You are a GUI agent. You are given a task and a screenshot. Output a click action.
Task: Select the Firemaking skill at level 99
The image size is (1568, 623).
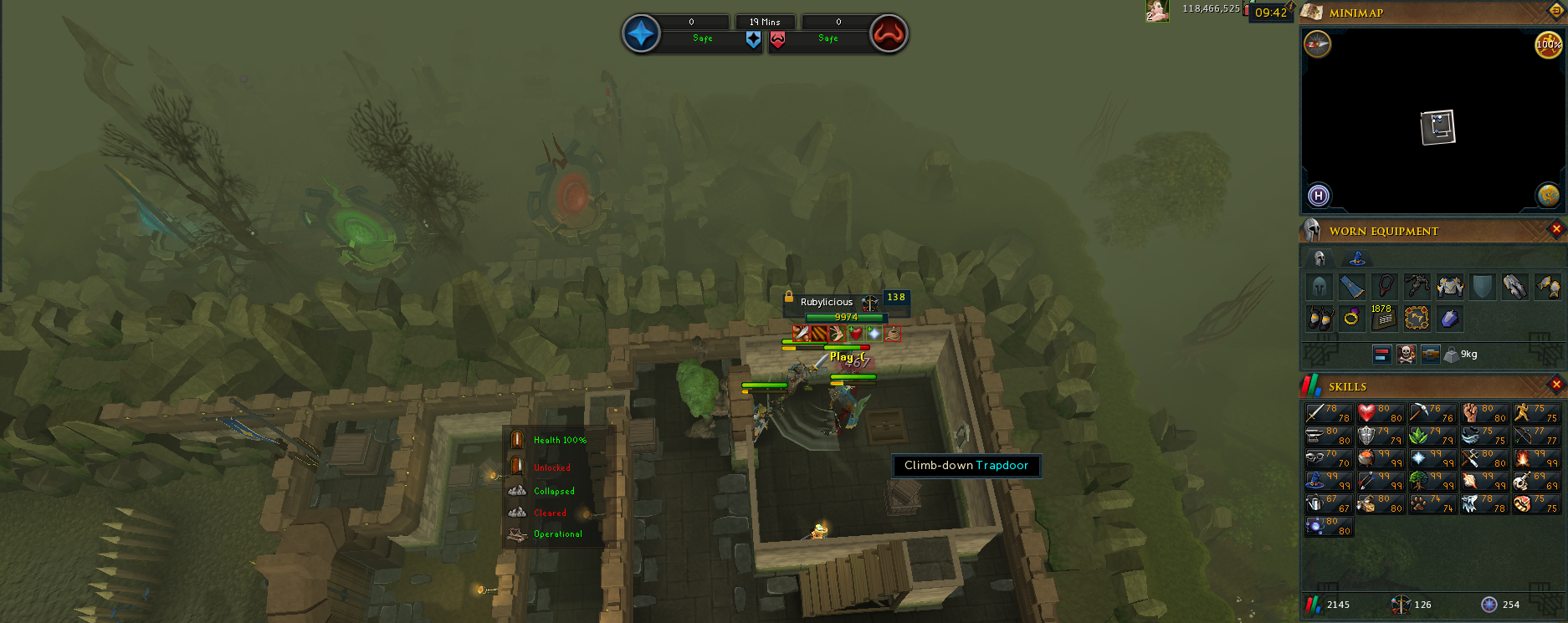(x=1535, y=458)
